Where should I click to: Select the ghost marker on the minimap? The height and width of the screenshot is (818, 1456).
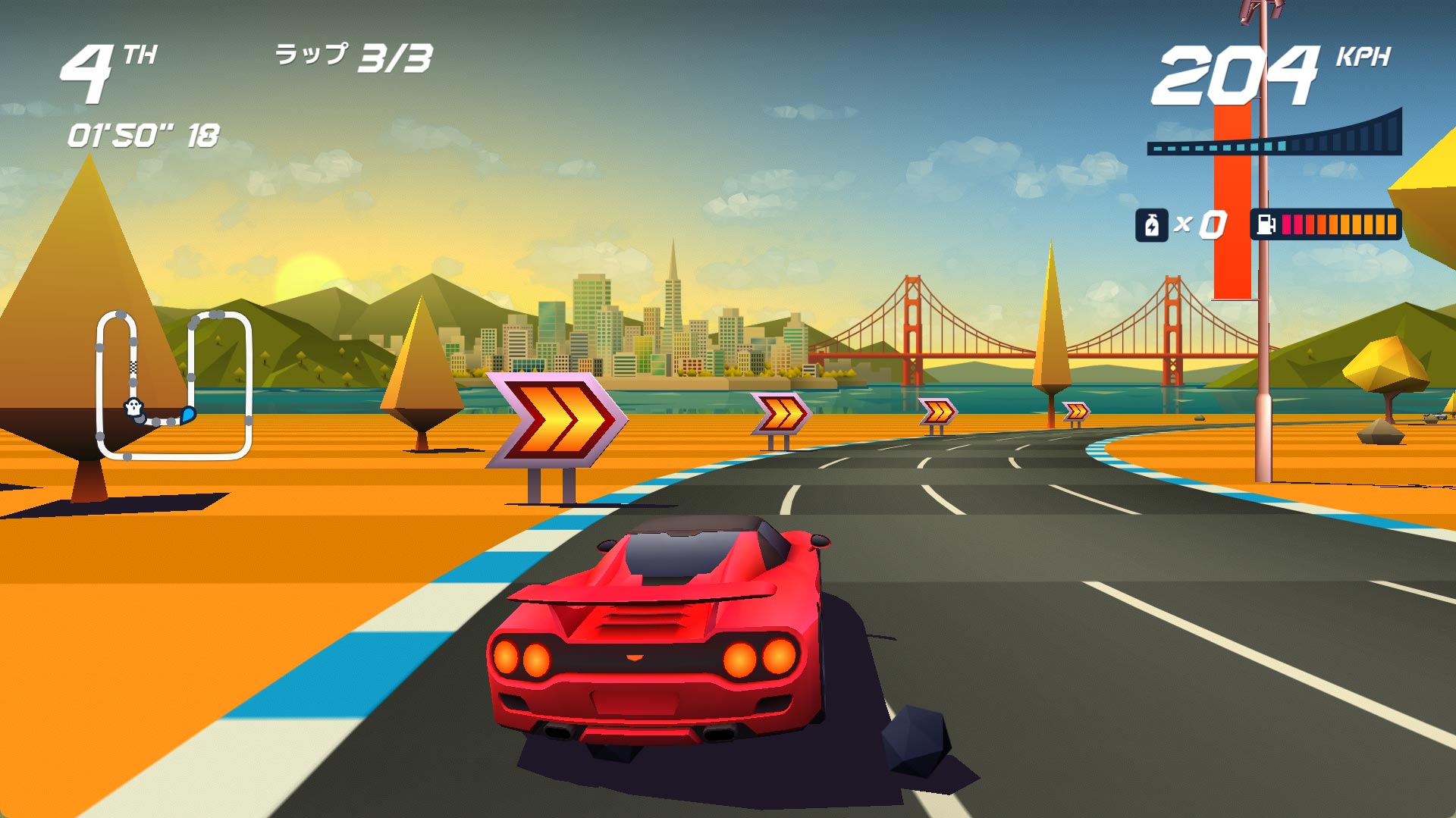(x=133, y=407)
